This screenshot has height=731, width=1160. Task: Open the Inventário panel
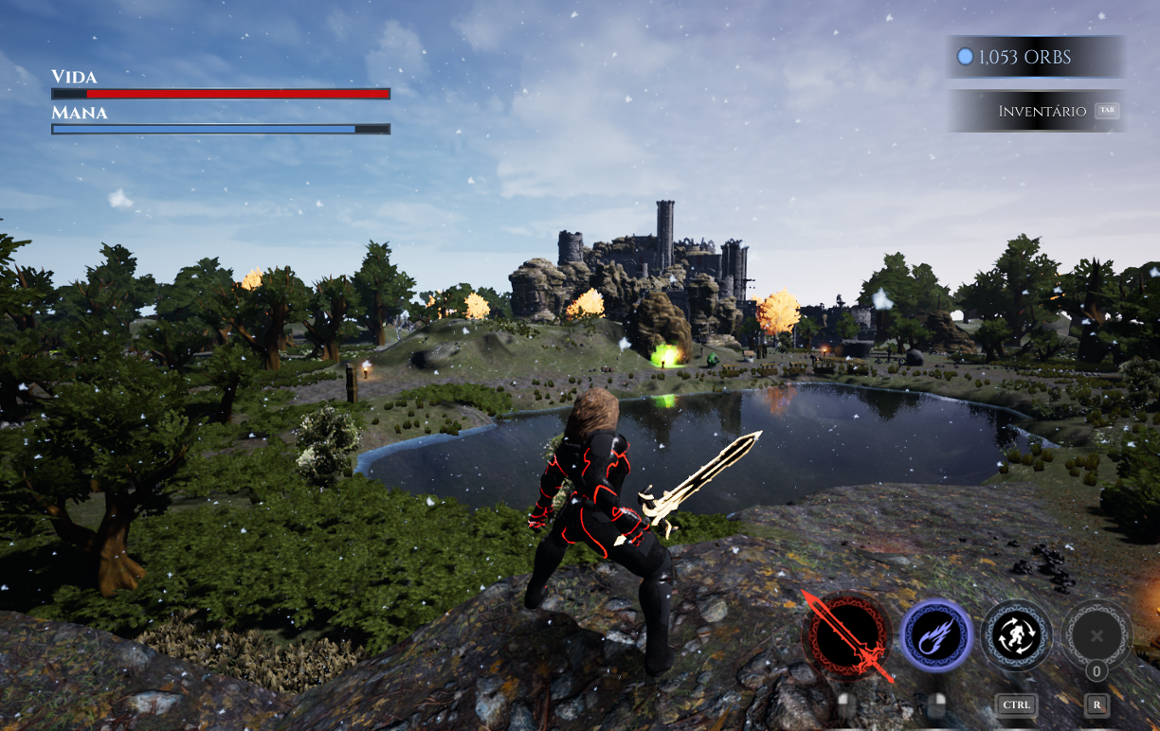pos(1040,111)
